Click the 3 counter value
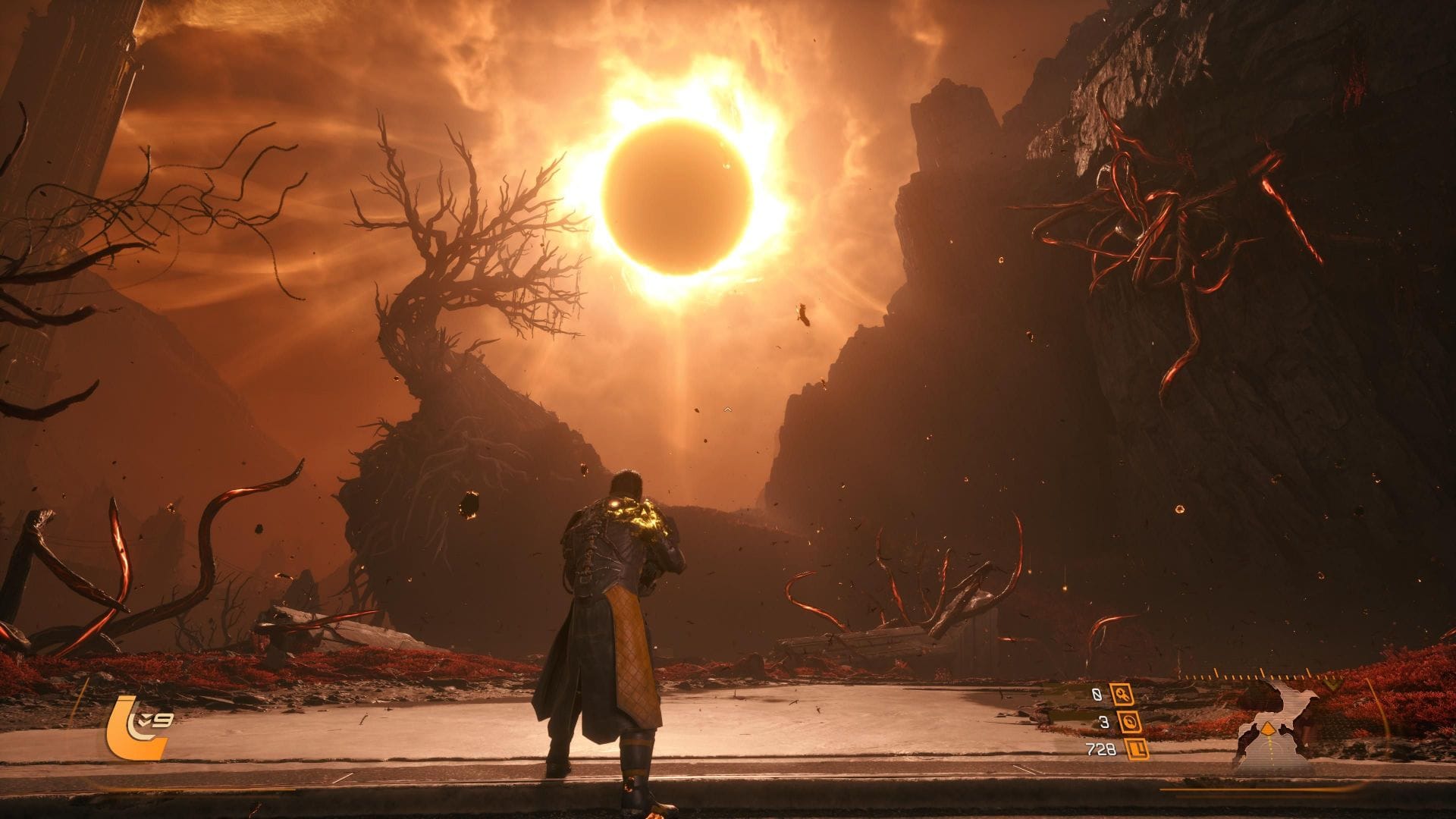 1103,723
